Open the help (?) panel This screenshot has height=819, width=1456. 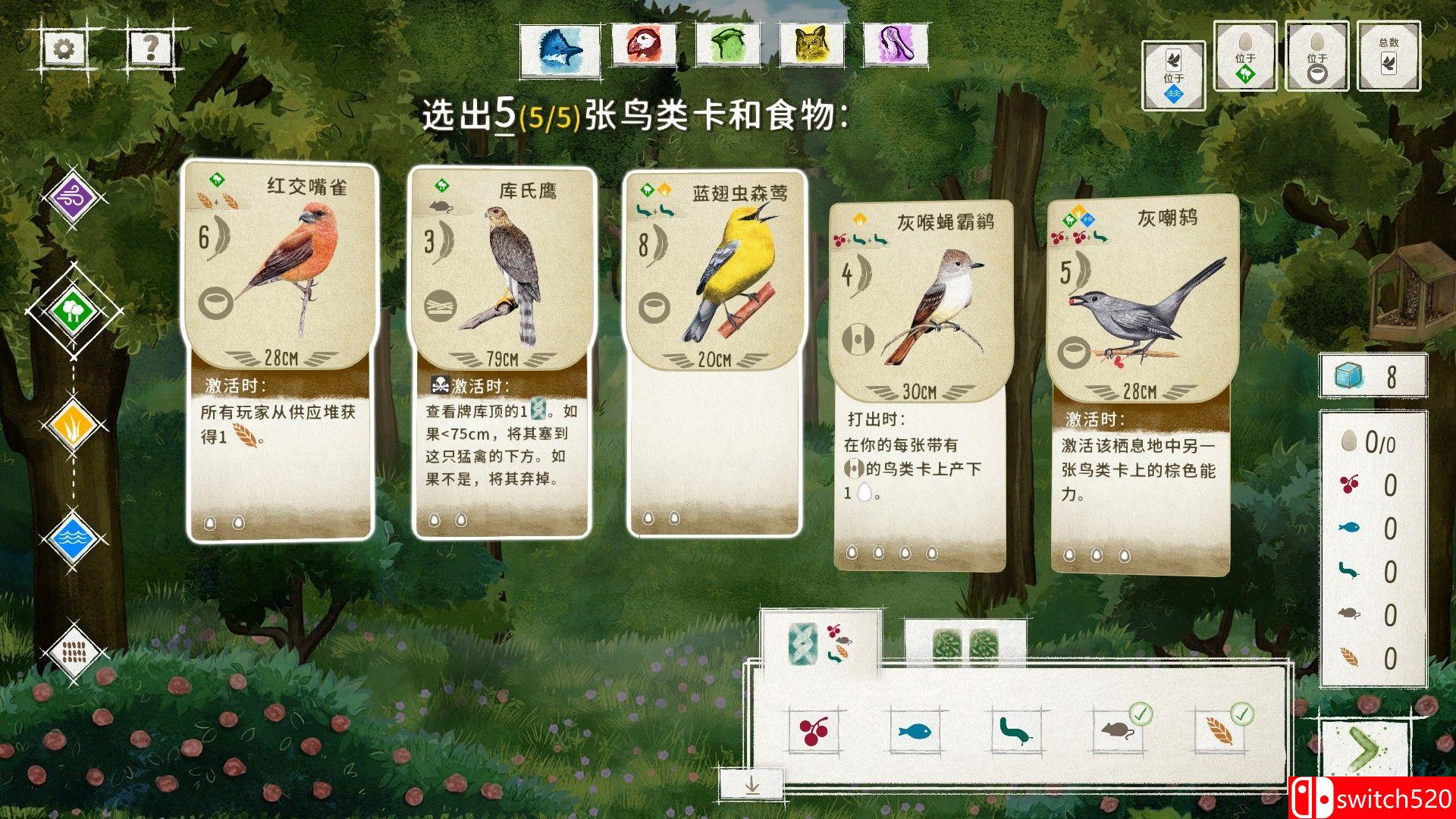click(x=151, y=49)
